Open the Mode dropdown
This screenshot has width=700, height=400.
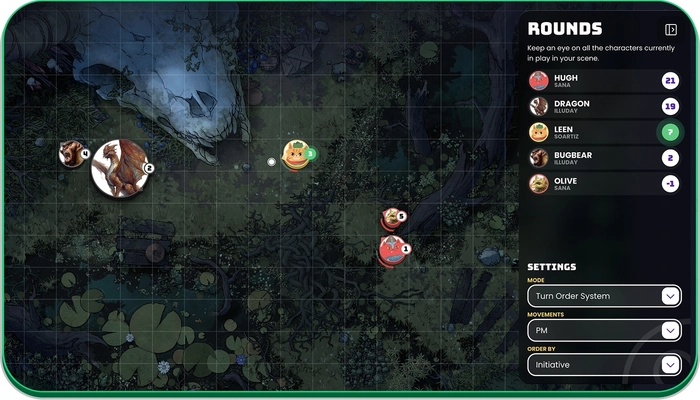click(x=604, y=296)
